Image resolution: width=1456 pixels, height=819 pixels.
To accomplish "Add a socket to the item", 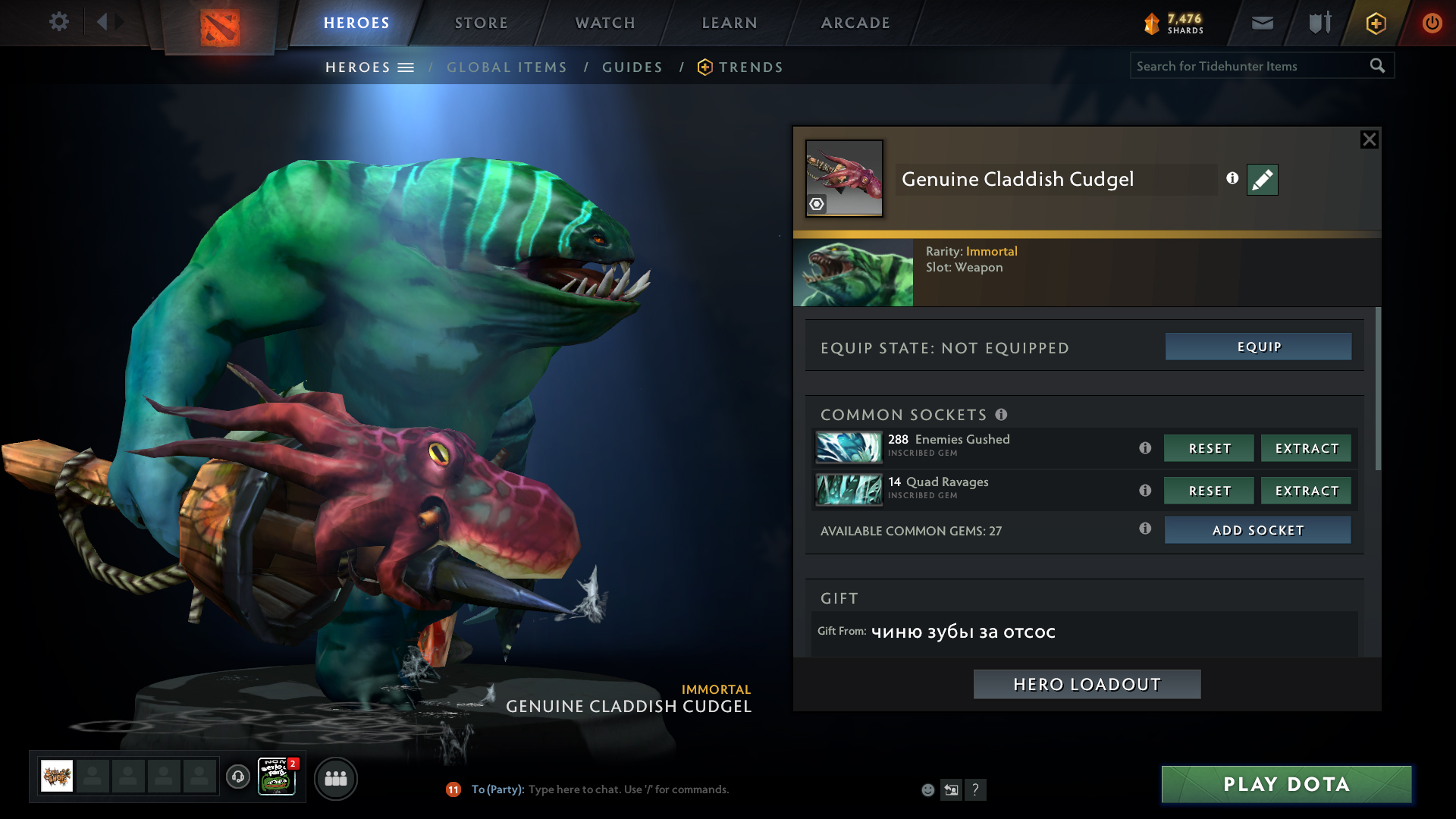I will pos(1257,530).
